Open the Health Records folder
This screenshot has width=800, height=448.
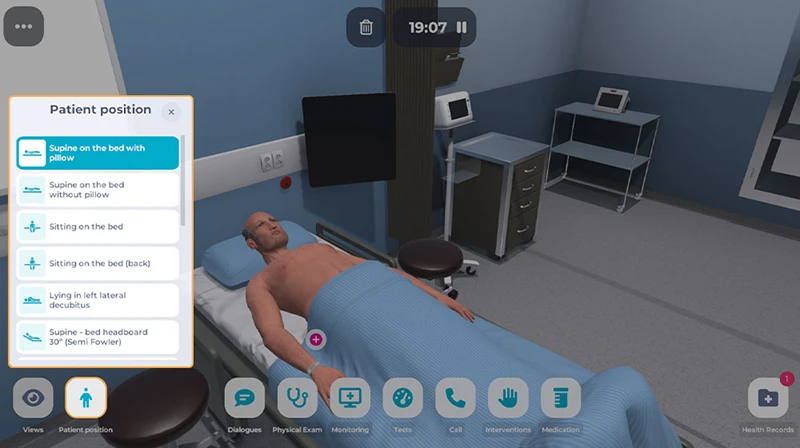pos(768,398)
